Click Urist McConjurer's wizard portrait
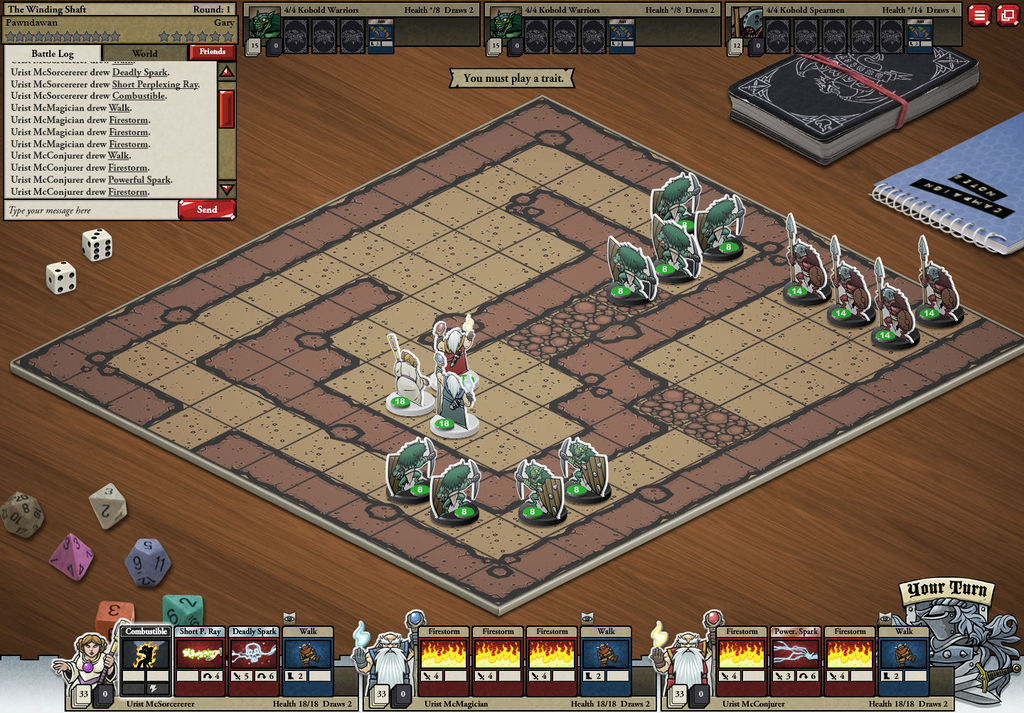Viewport: 1024px width, 713px height. [686, 660]
